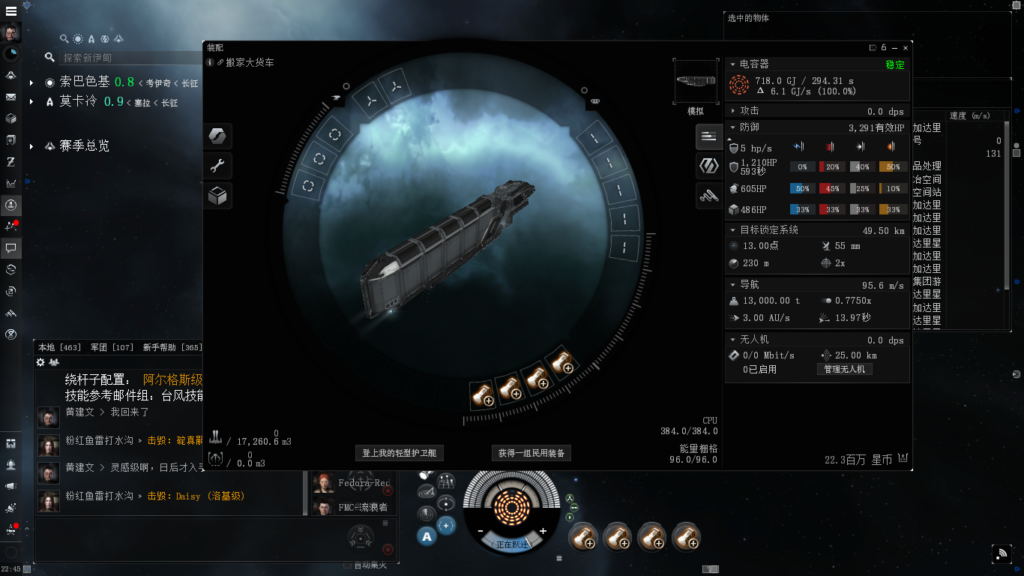This screenshot has height=576, width=1024.
Task: Open the mail envelope icon in sidebar
Action: 12,97
